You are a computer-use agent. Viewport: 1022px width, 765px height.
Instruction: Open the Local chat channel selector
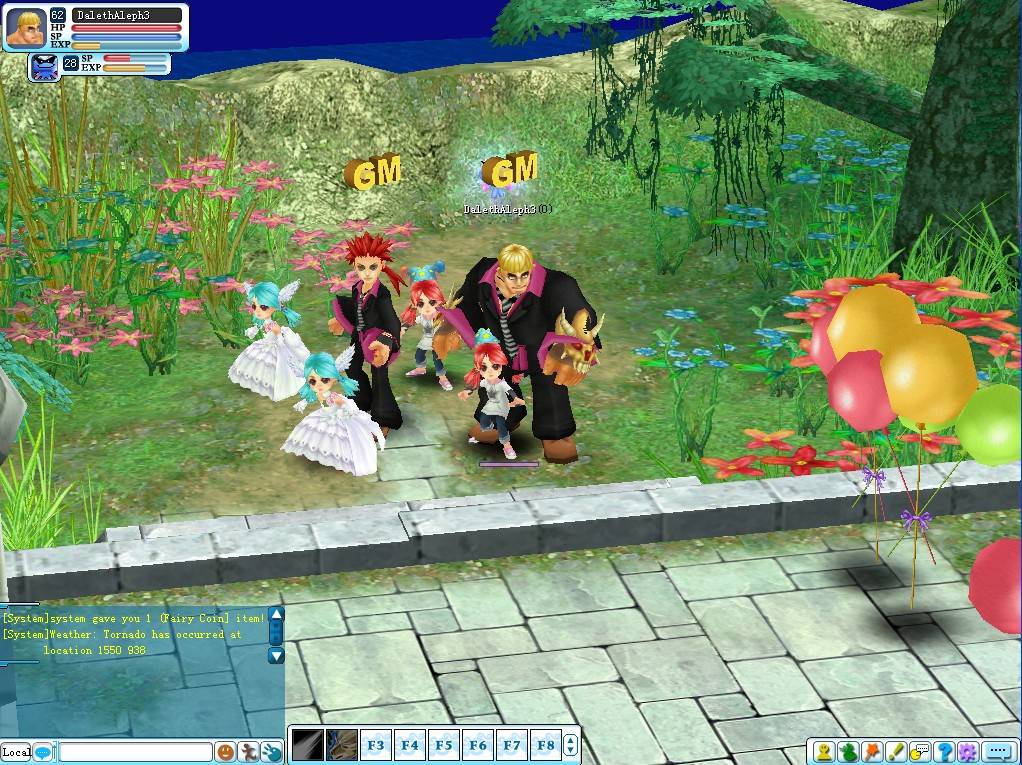pos(16,751)
